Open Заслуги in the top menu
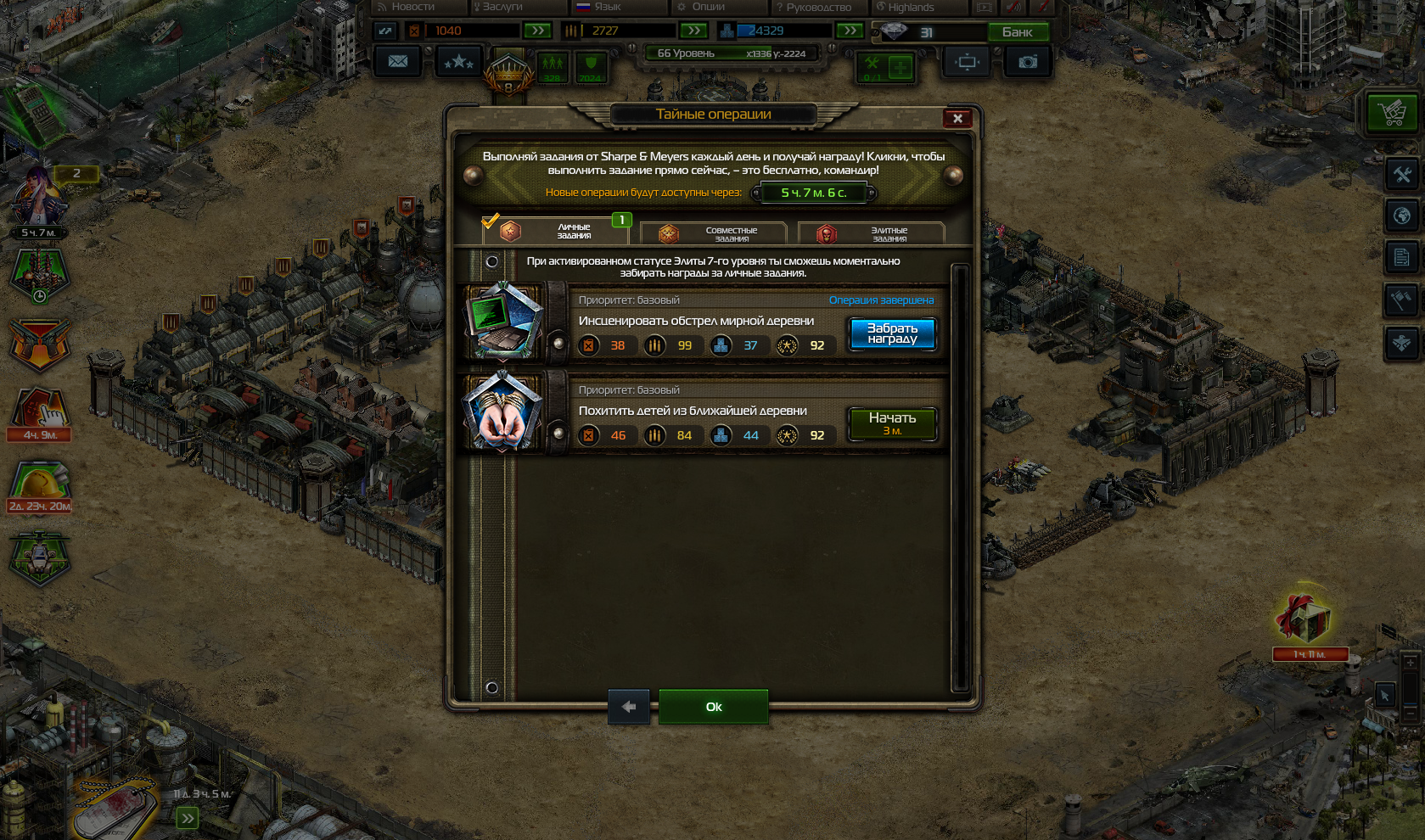 pyautogui.click(x=502, y=7)
